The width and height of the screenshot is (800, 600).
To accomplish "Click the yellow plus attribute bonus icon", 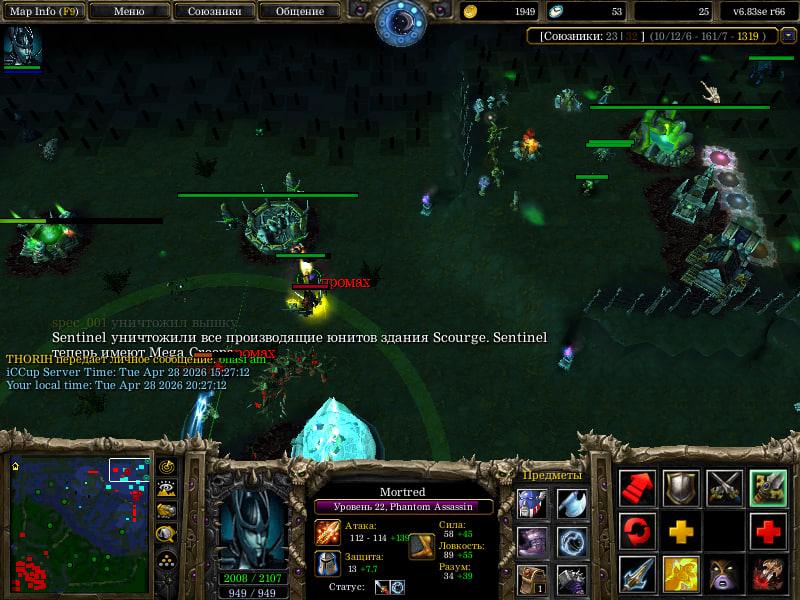I will pos(681,530).
